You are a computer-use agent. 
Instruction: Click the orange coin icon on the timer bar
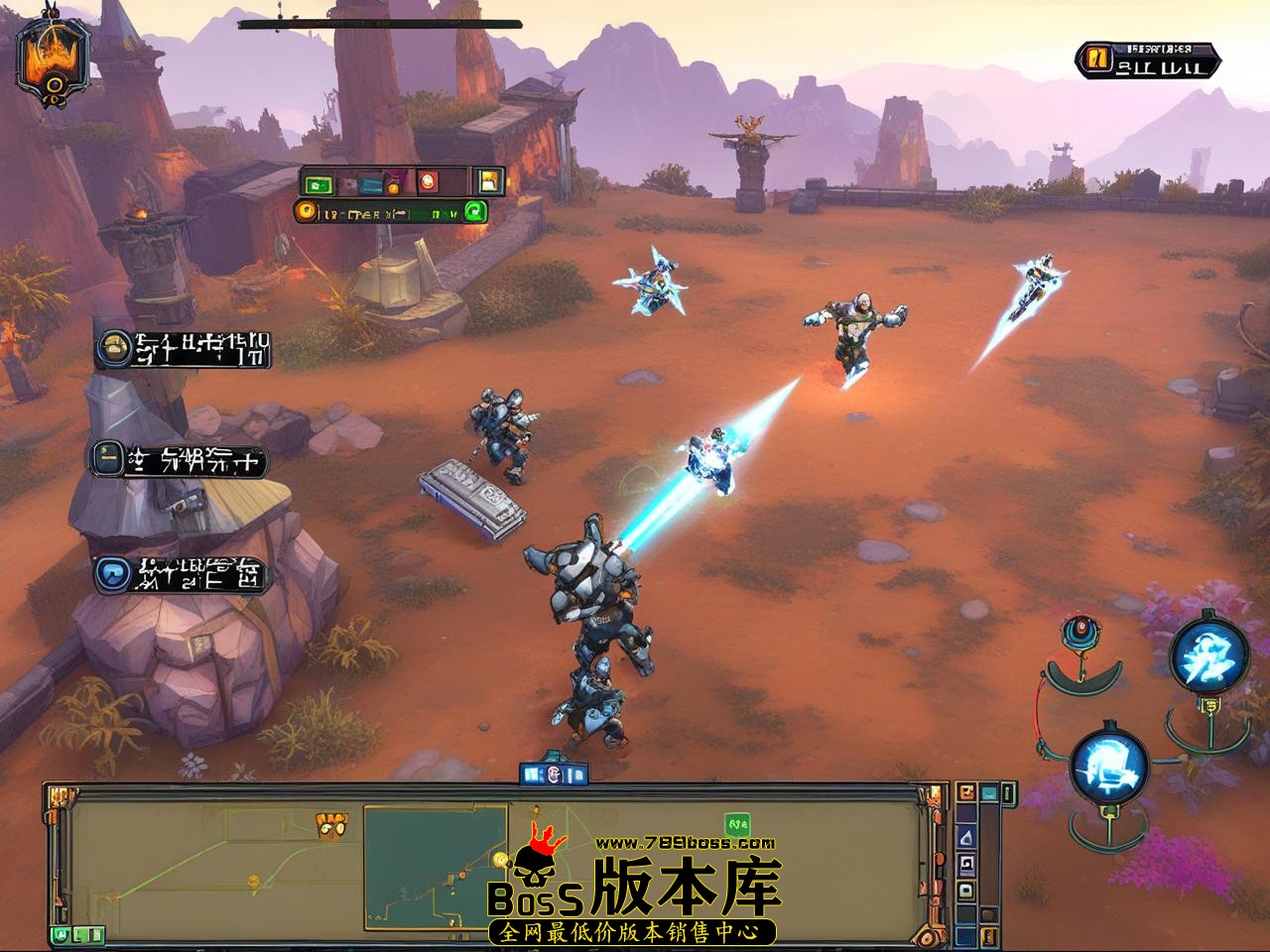point(306,210)
